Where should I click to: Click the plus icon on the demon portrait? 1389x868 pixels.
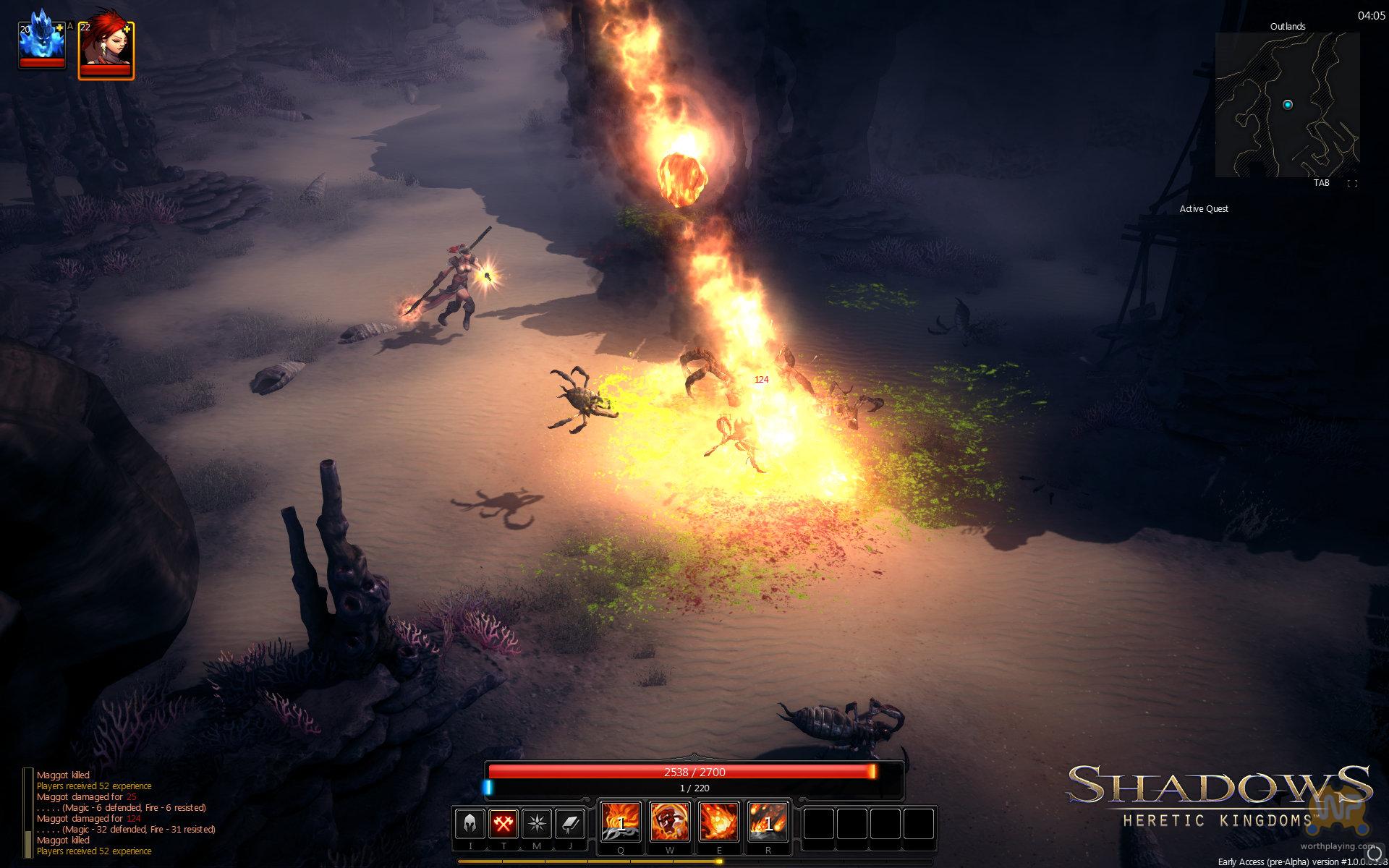(x=60, y=28)
